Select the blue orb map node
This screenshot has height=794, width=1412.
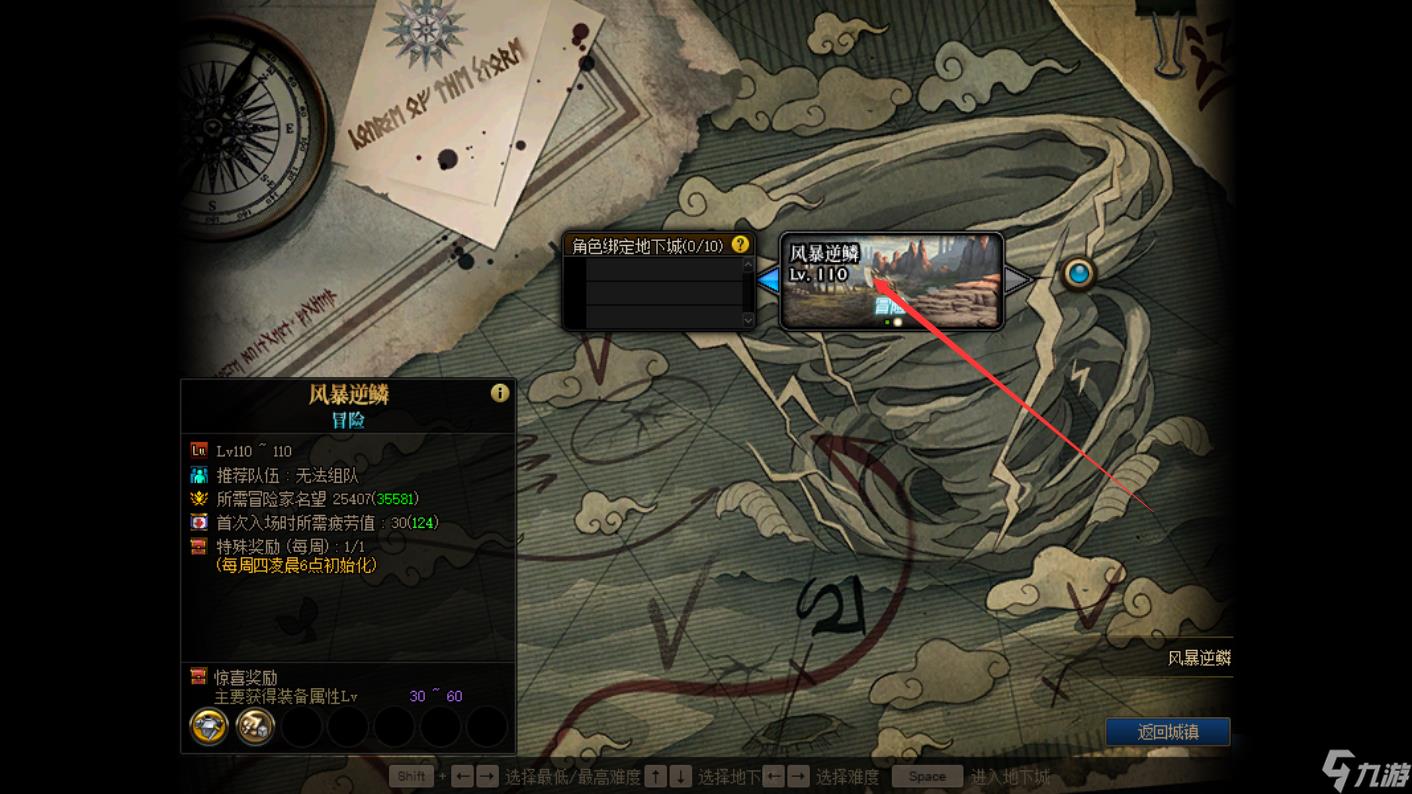[x=1078, y=273]
